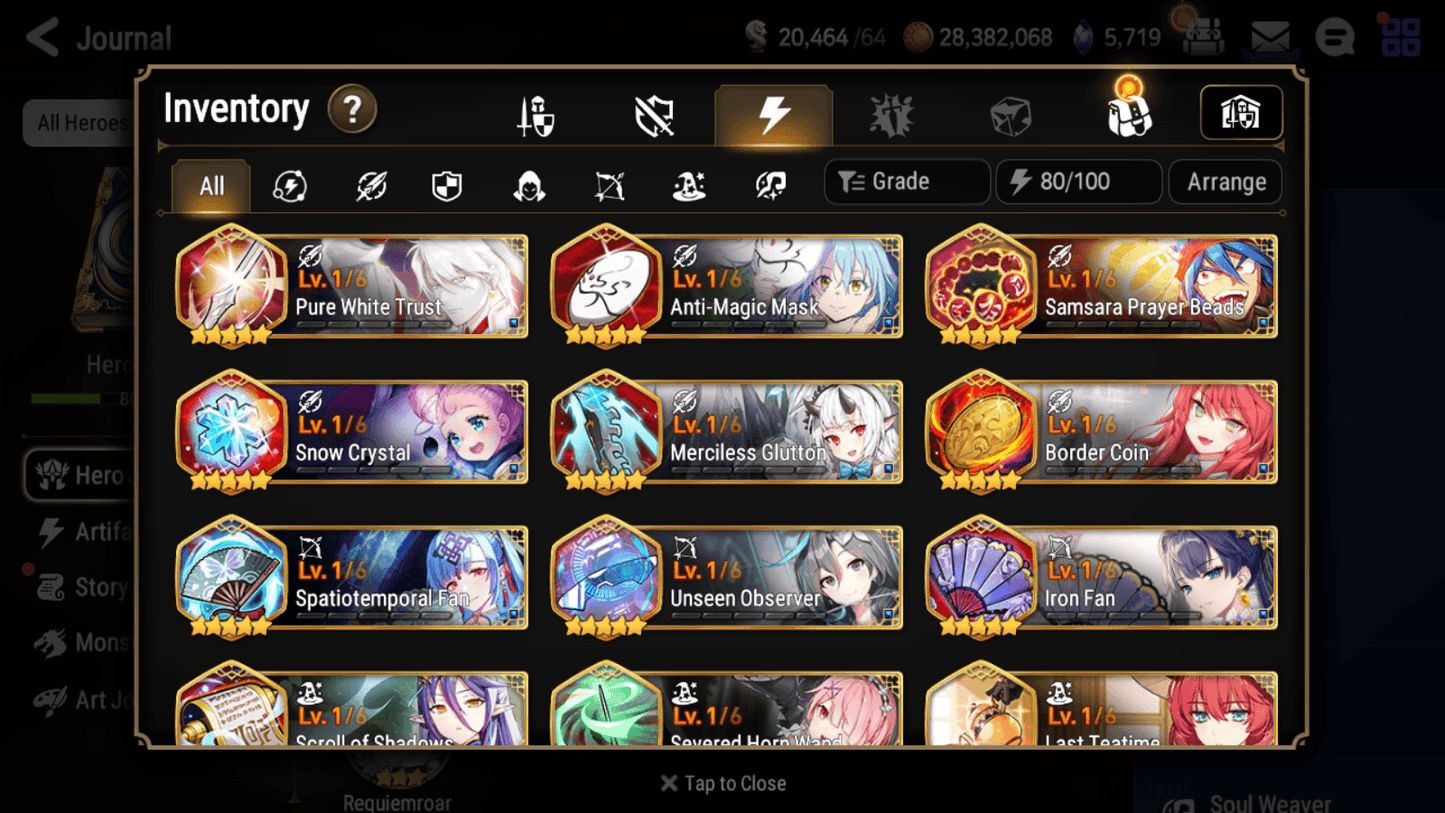The image size is (1445, 813).
Task: Tap to Close the inventory
Action: coord(722,783)
